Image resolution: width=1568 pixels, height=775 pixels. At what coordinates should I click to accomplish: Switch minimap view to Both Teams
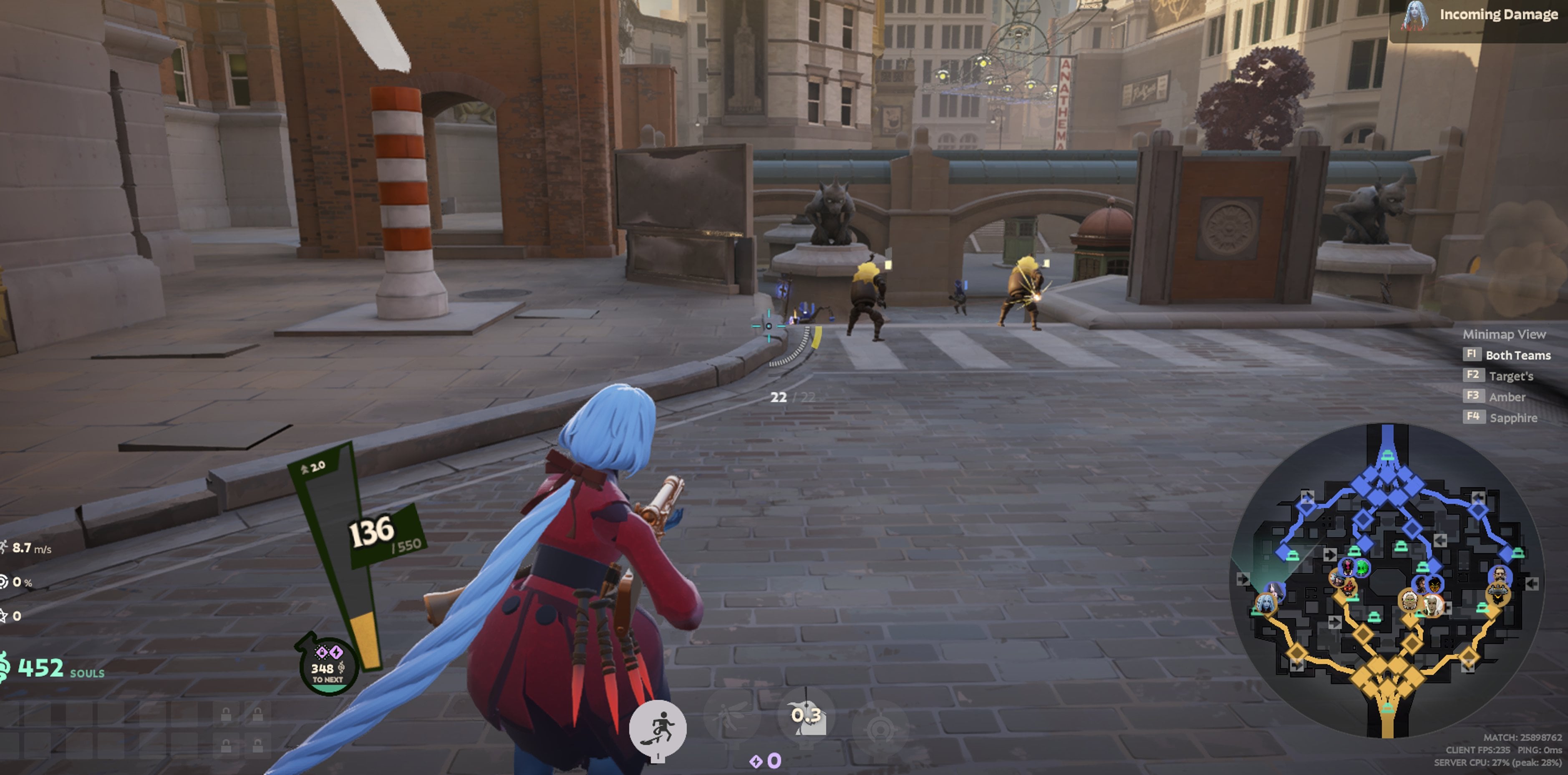[1518, 355]
